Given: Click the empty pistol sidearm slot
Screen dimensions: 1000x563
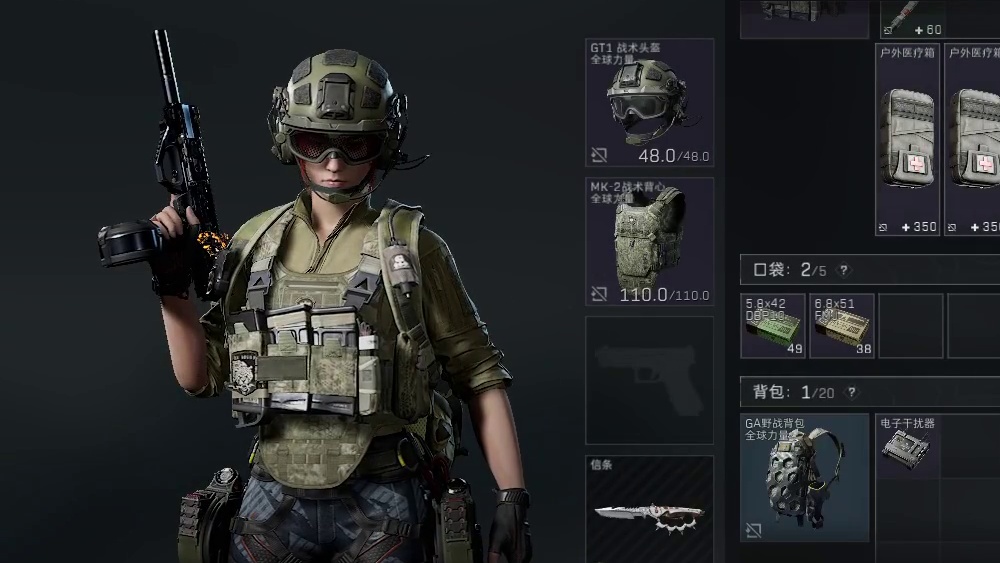Looking at the screenshot, I should [x=649, y=380].
